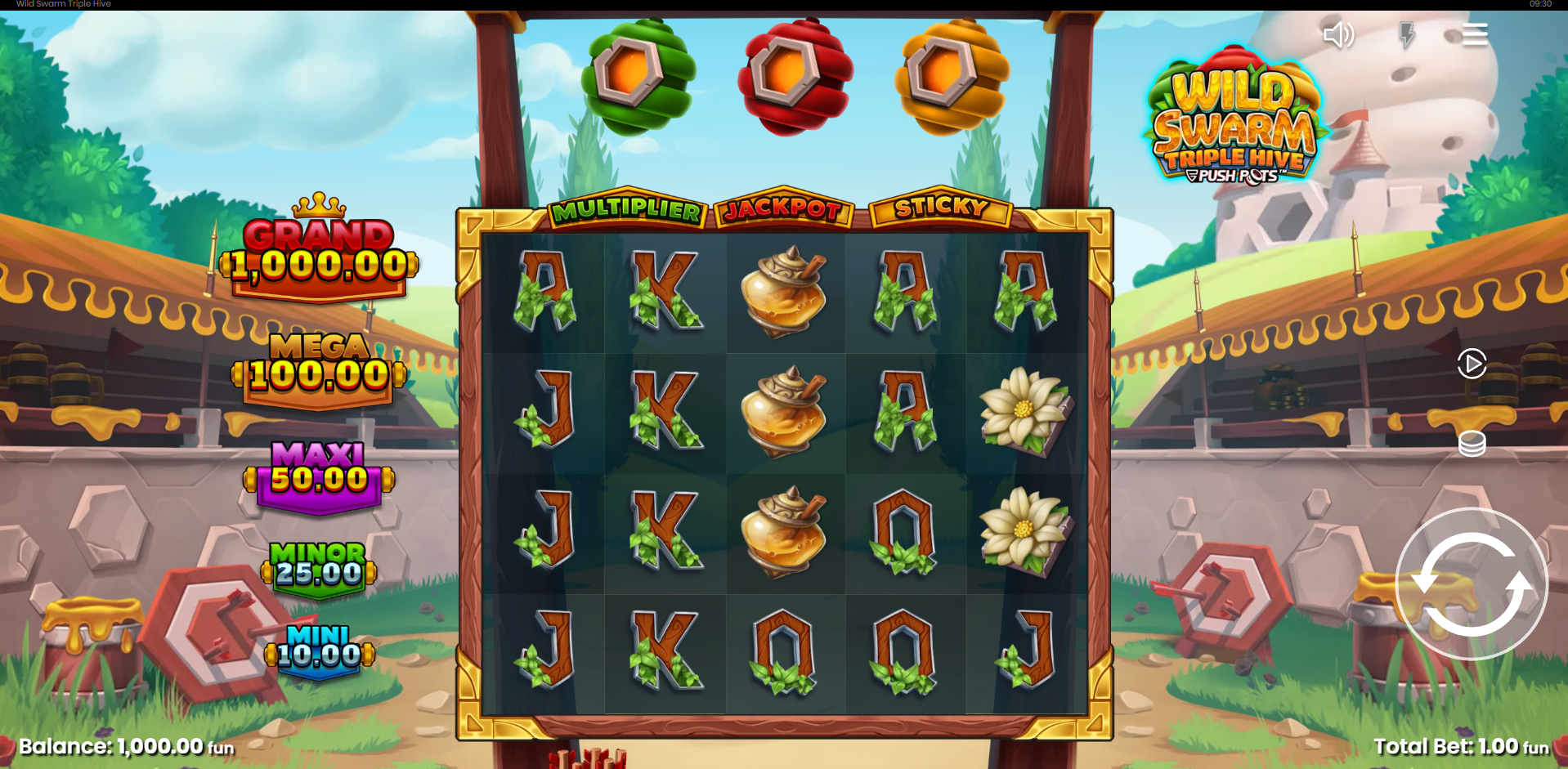
Task: Open the hamburger menu
Action: pos(1474,34)
